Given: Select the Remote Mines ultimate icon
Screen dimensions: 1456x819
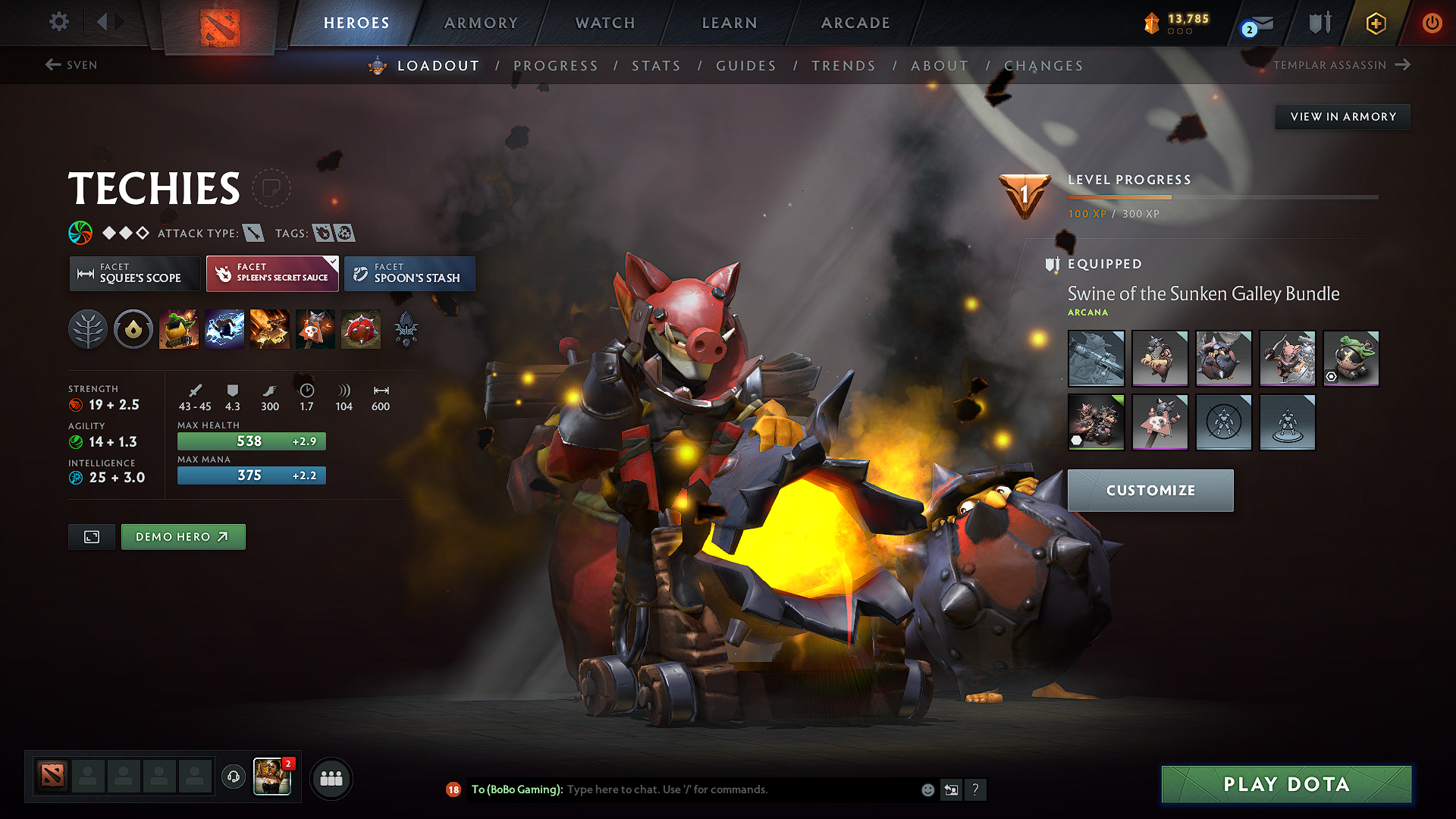Looking at the screenshot, I should [x=361, y=328].
